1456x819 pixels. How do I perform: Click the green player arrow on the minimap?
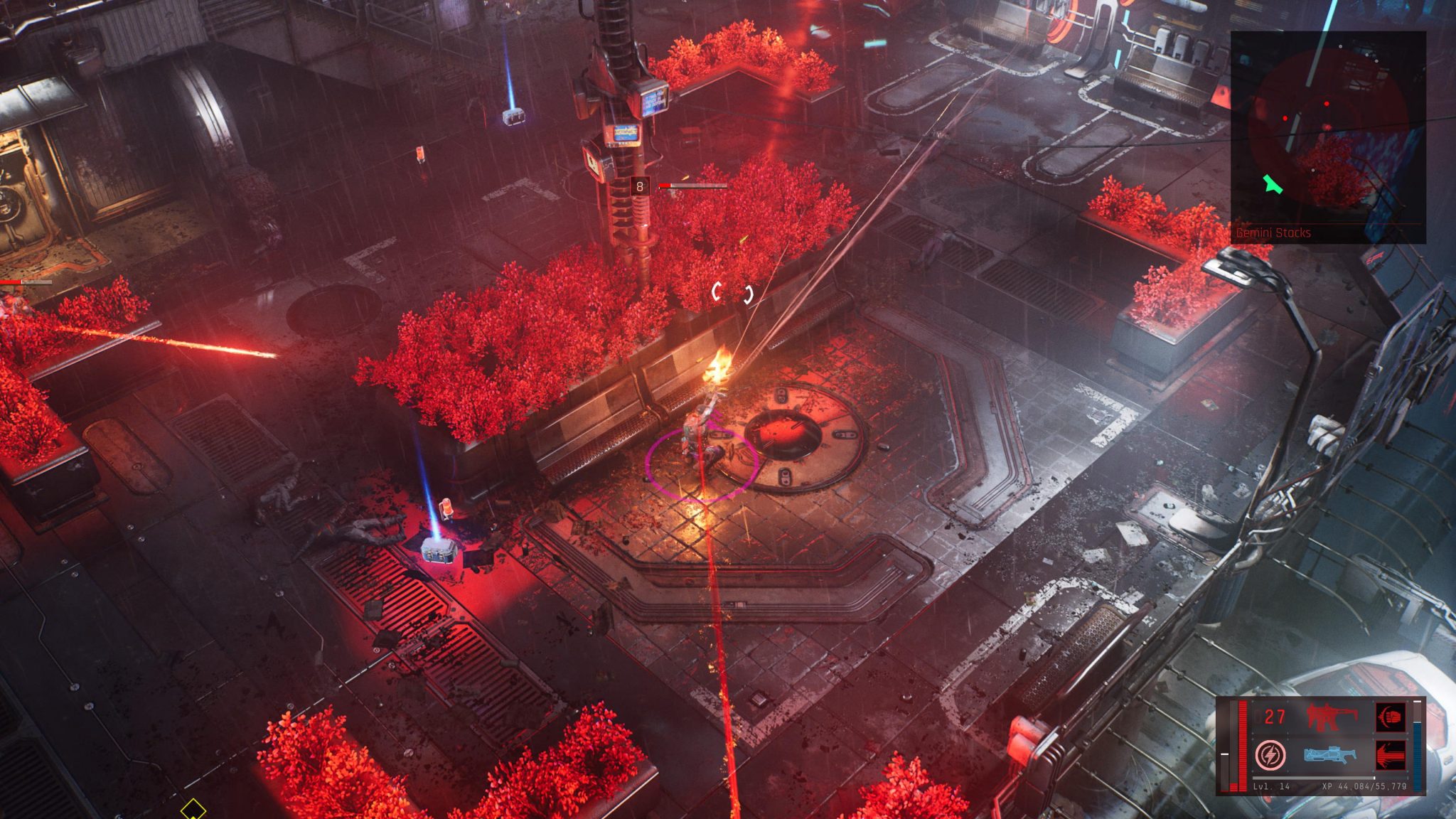coord(1273,186)
